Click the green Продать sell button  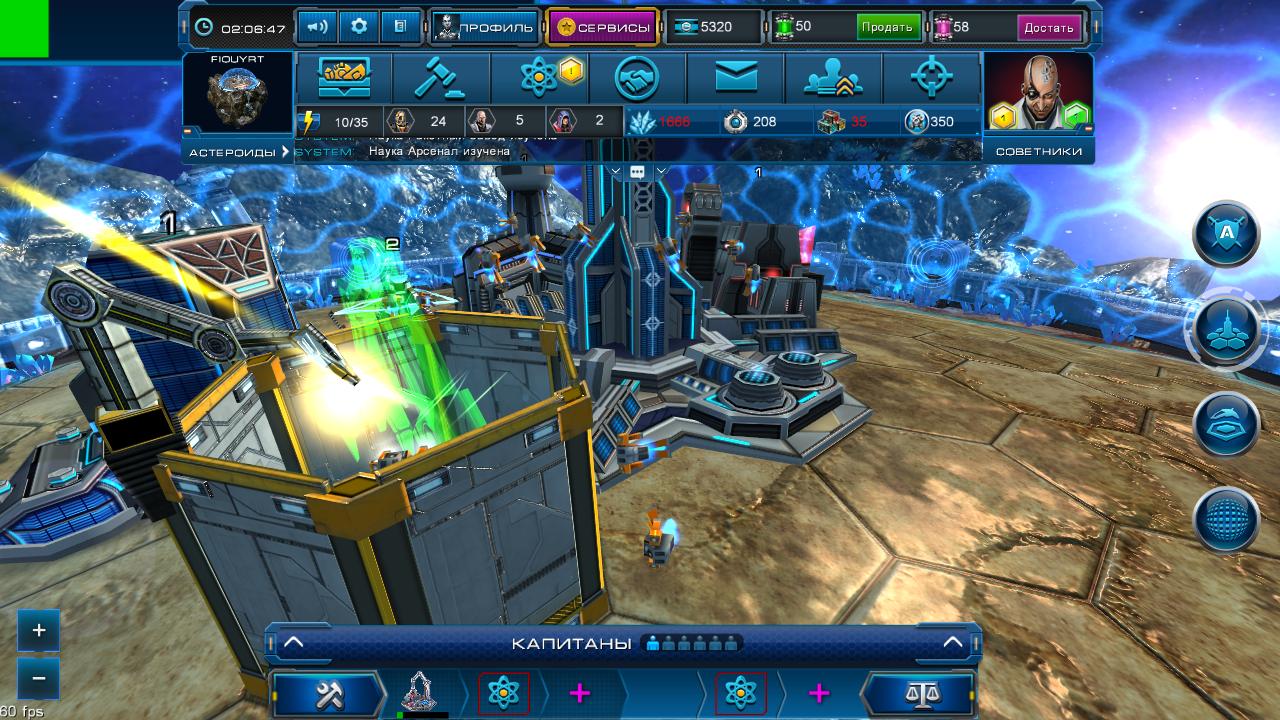(x=888, y=27)
